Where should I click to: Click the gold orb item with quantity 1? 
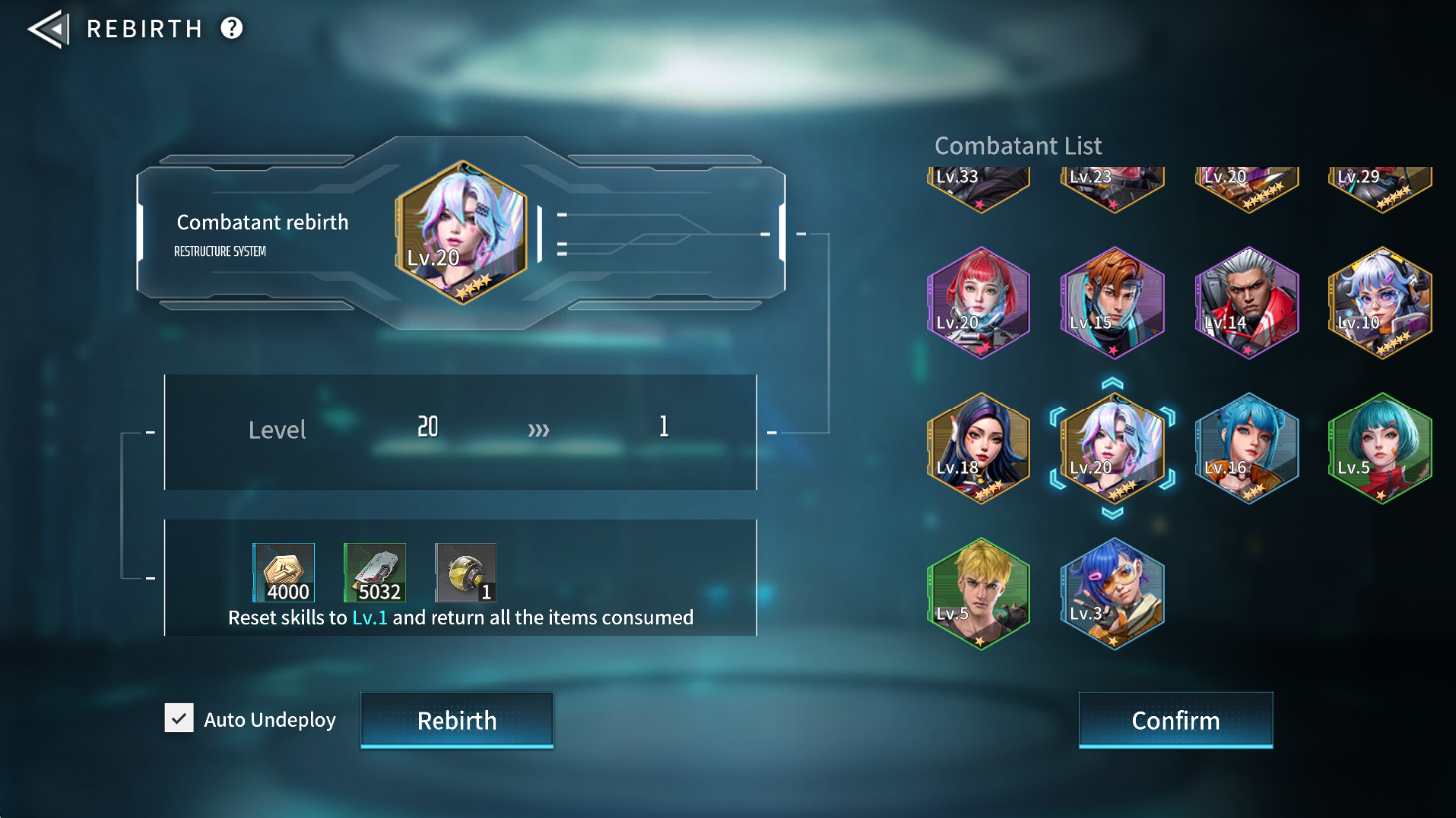465,573
